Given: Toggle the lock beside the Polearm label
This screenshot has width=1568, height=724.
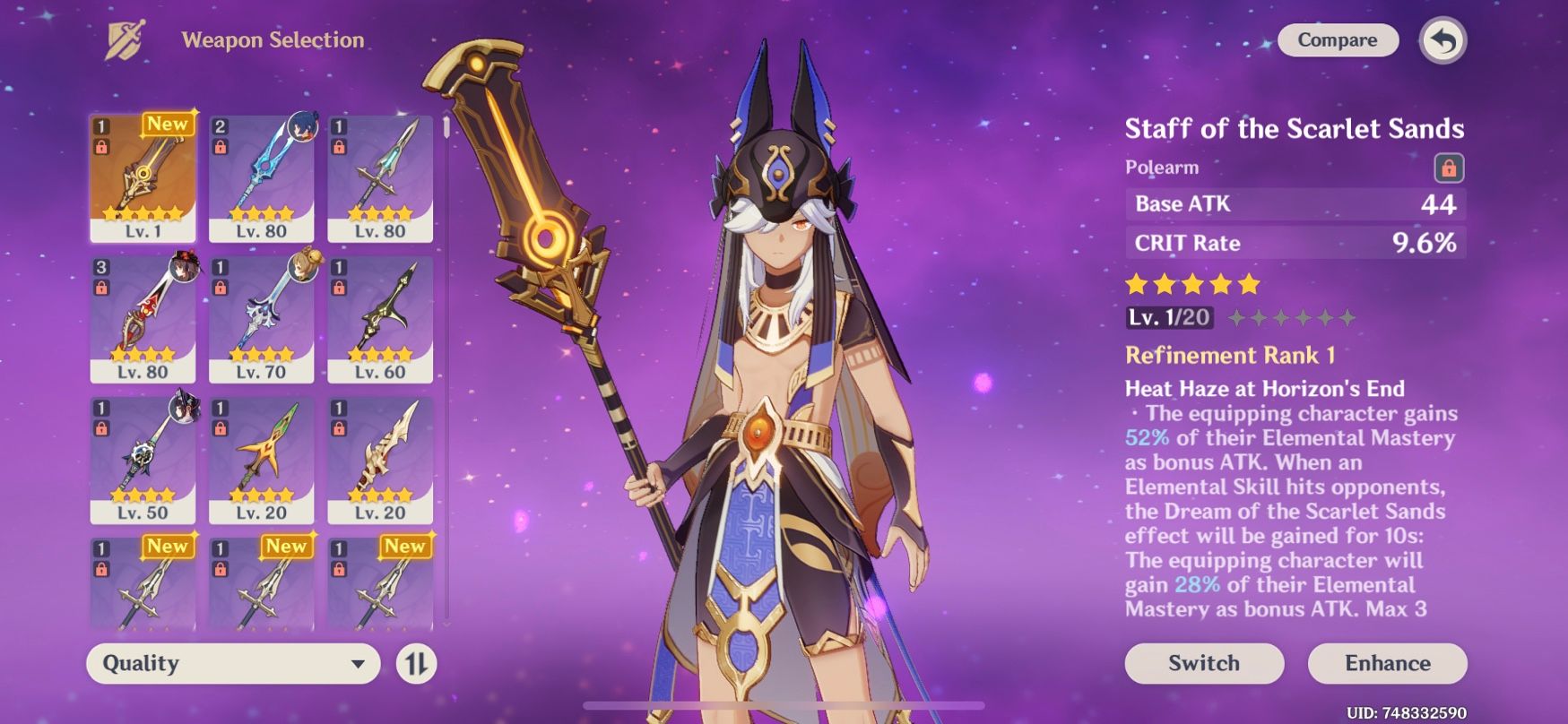Looking at the screenshot, I should pos(1451,167).
